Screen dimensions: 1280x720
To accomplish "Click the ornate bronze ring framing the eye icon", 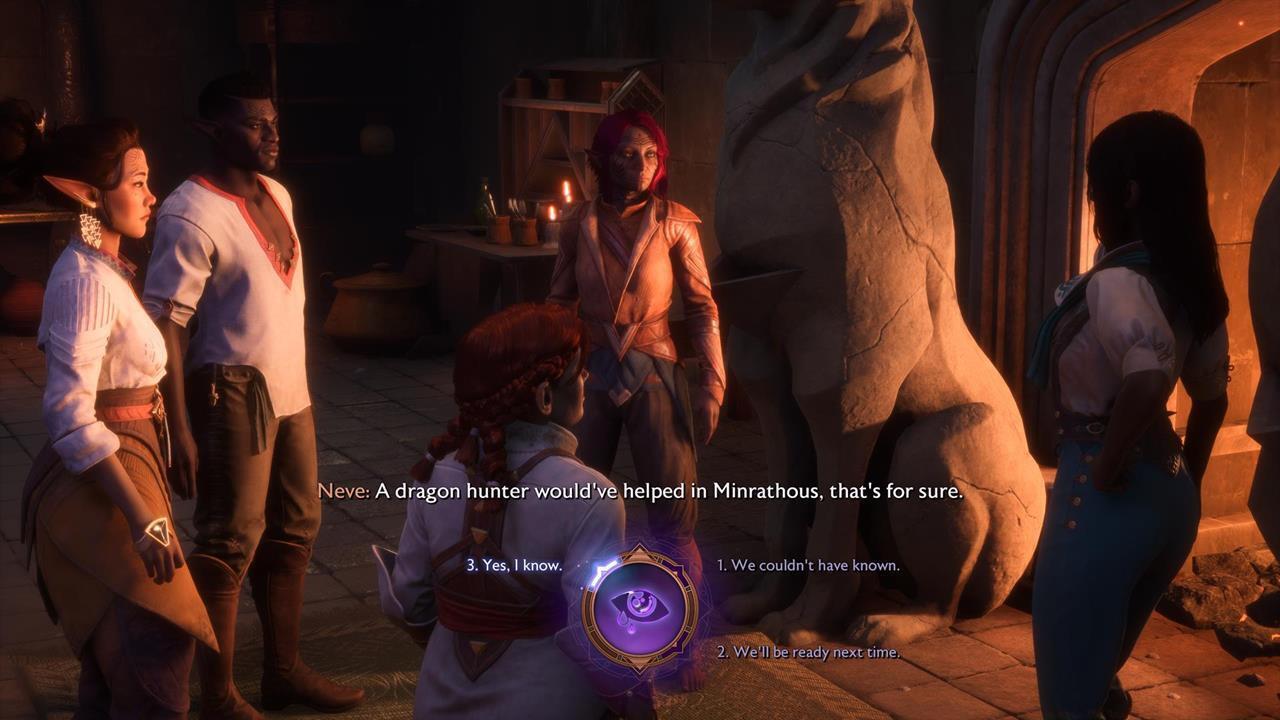I will tap(588, 609).
